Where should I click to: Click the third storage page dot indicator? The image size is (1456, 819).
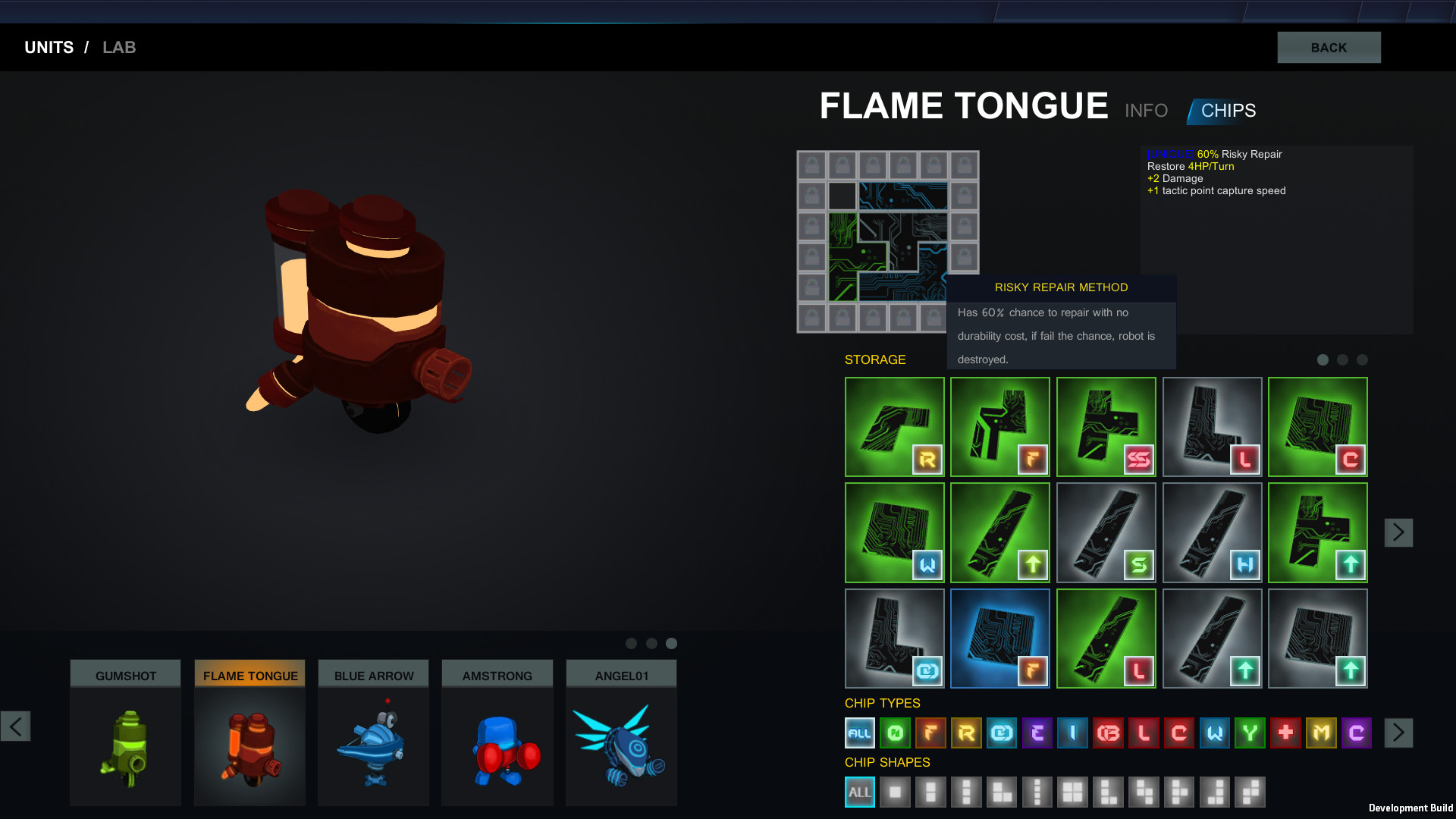pyautogui.click(x=1361, y=360)
